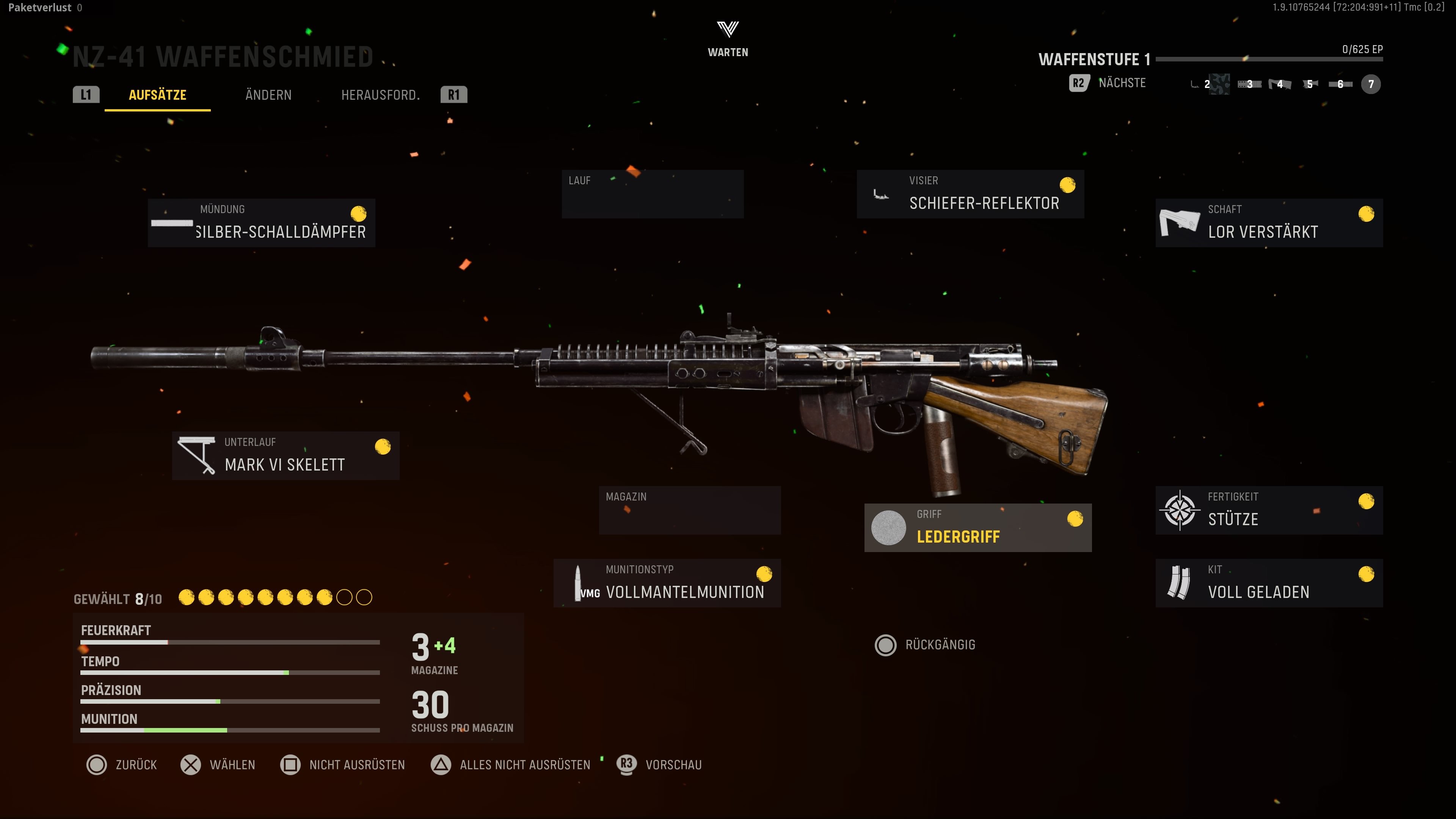Open the empty Lauf attachment slot

point(652,194)
